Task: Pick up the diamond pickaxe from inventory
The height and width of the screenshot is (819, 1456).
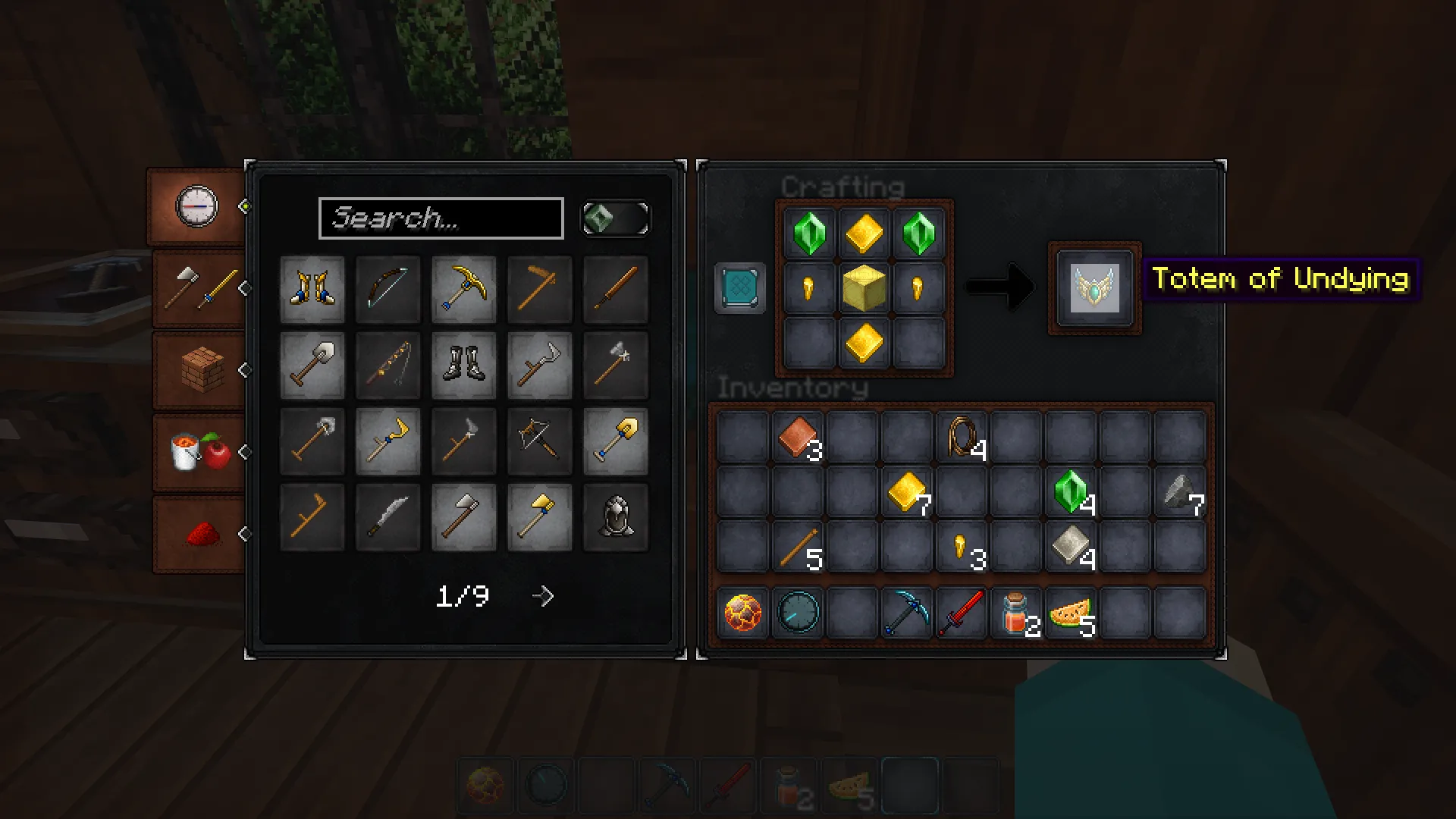Action: click(x=906, y=613)
